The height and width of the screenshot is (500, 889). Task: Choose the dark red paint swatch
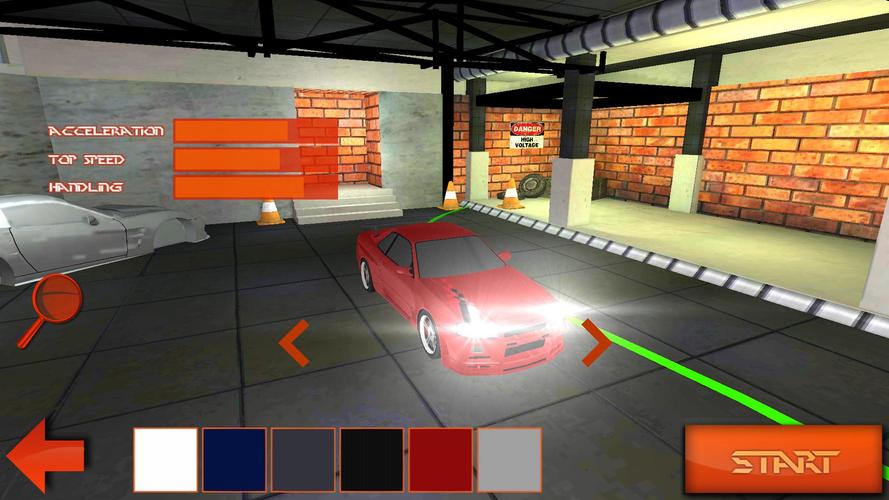pyautogui.click(x=441, y=460)
